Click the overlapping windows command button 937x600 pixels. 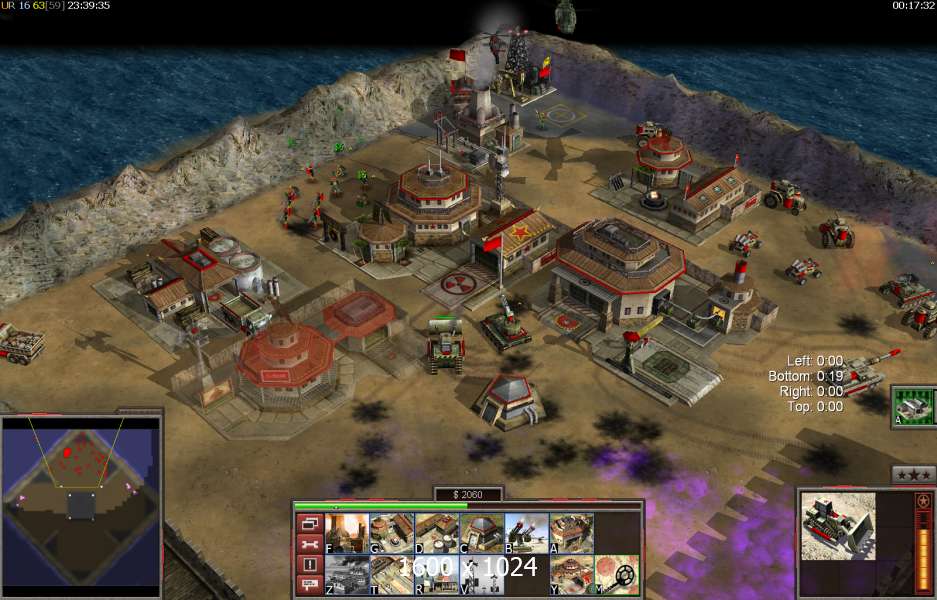[309, 523]
